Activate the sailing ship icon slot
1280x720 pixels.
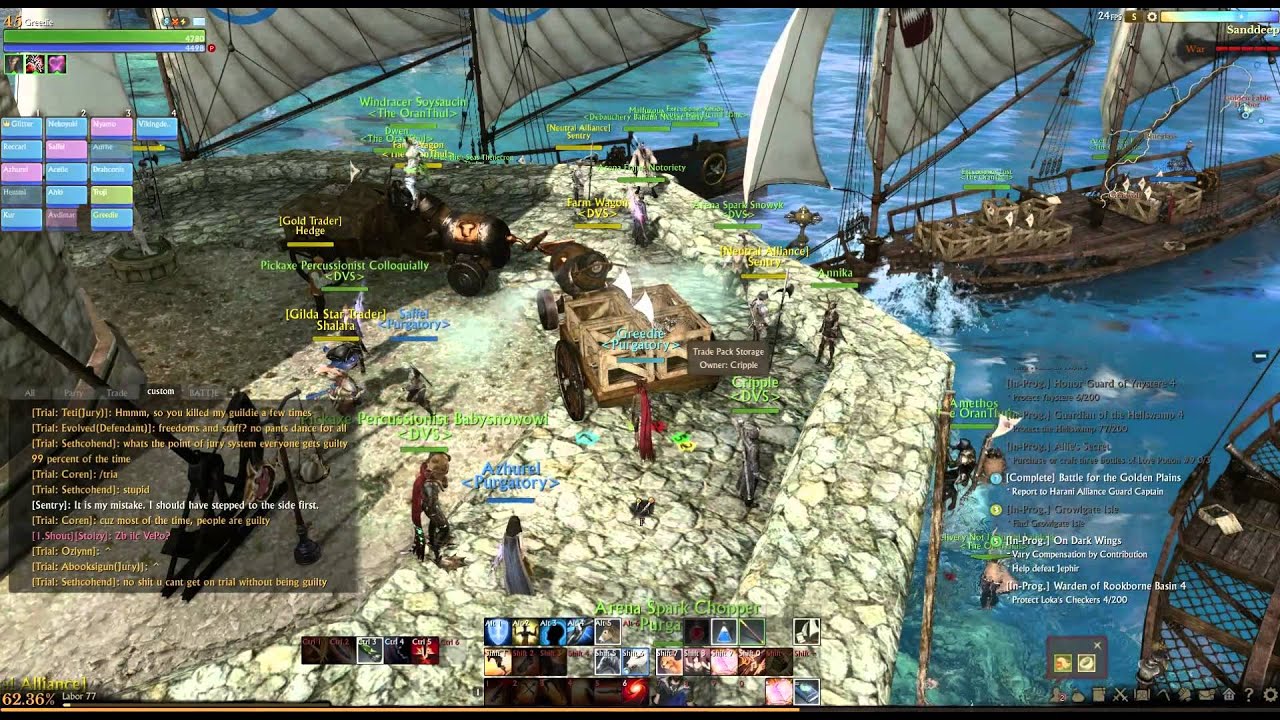pyautogui.click(x=806, y=631)
